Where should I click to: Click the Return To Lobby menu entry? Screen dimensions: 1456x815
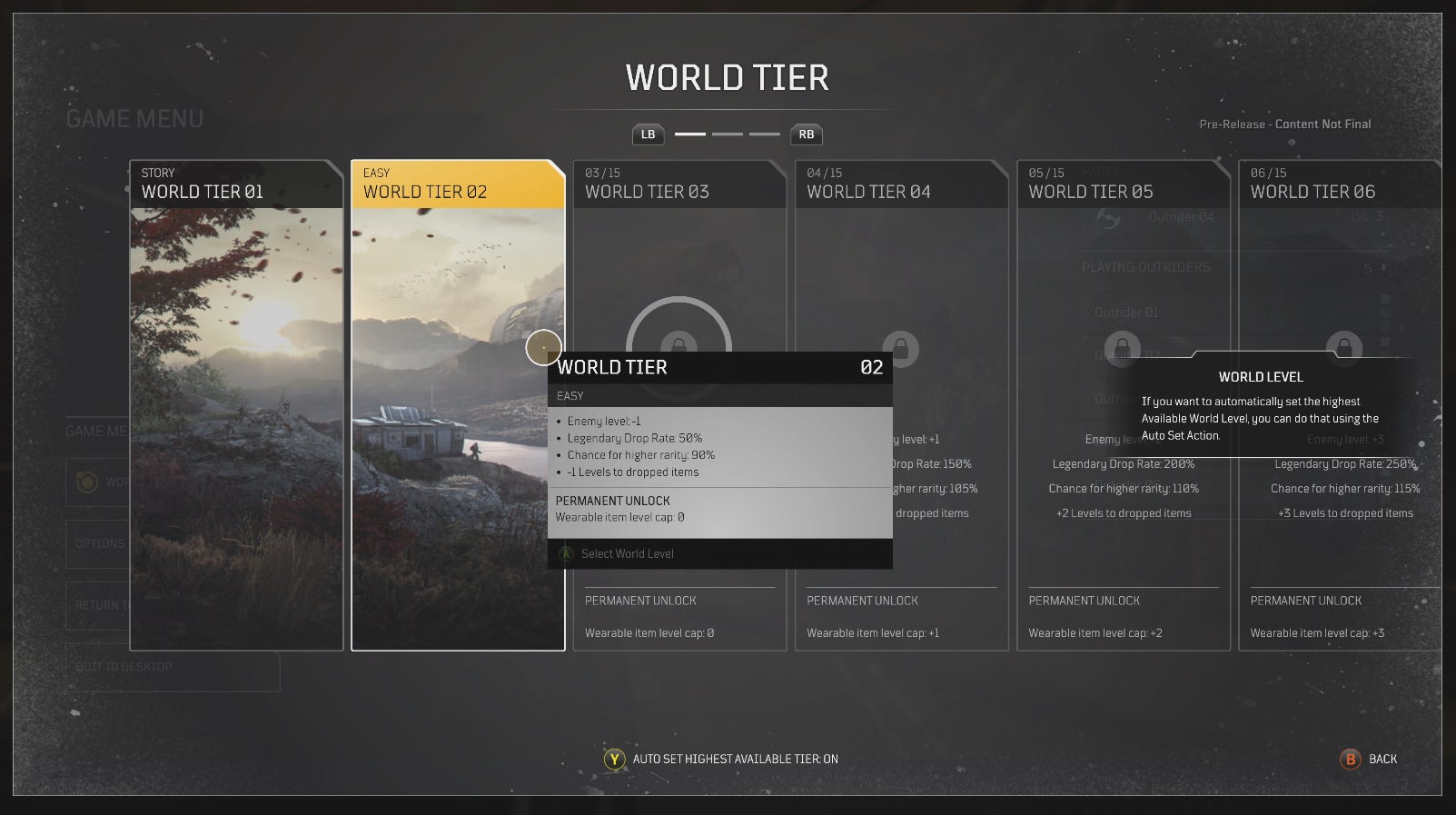click(x=106, y=605)
